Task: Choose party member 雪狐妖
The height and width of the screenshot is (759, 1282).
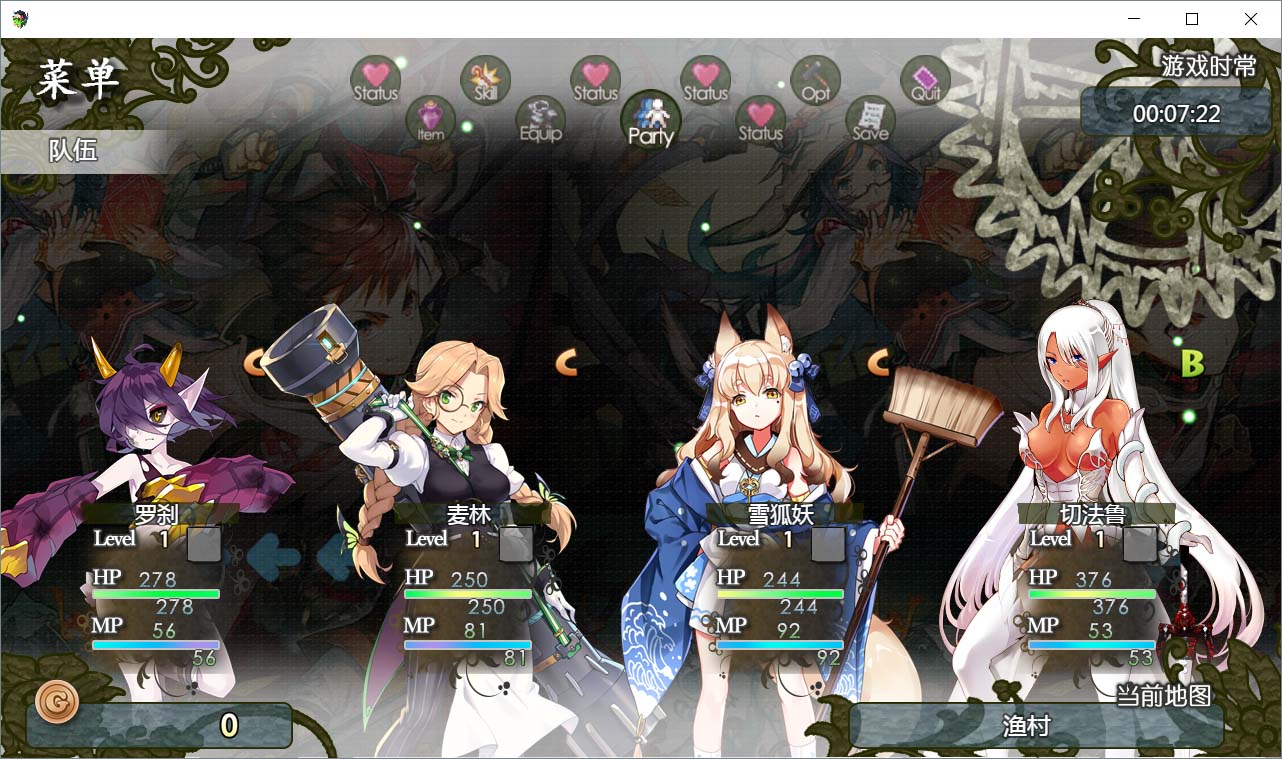Action: click(782, 514)
